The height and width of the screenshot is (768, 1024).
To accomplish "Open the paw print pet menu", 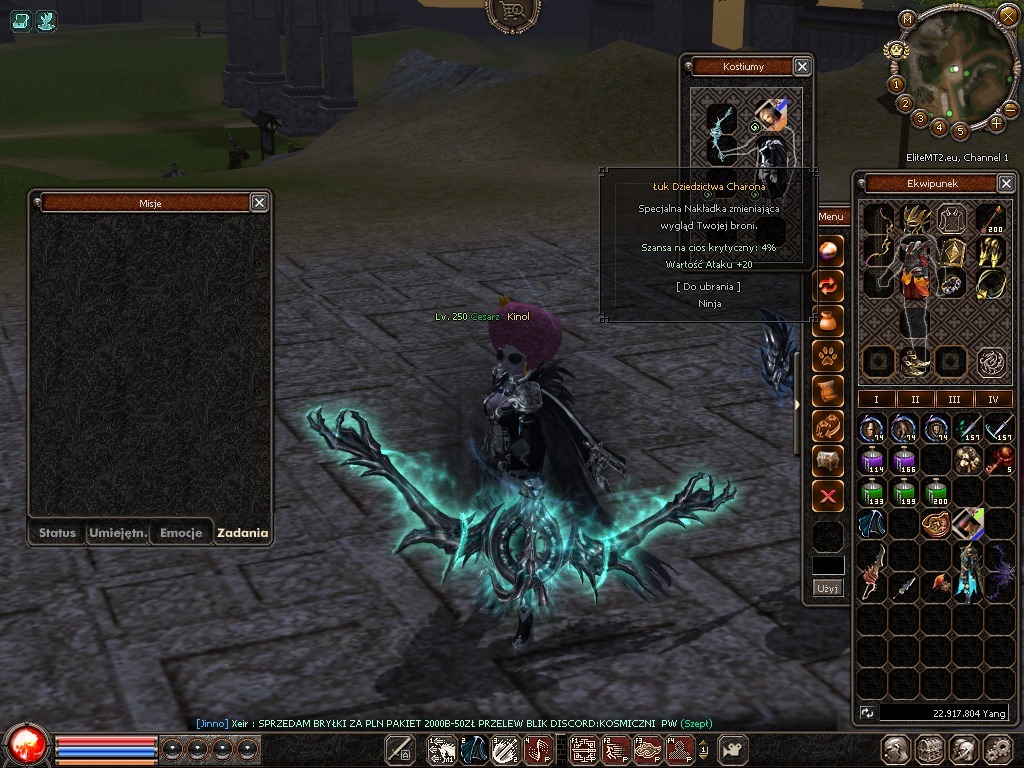I will pyautogui.click(x=828, y=354).
